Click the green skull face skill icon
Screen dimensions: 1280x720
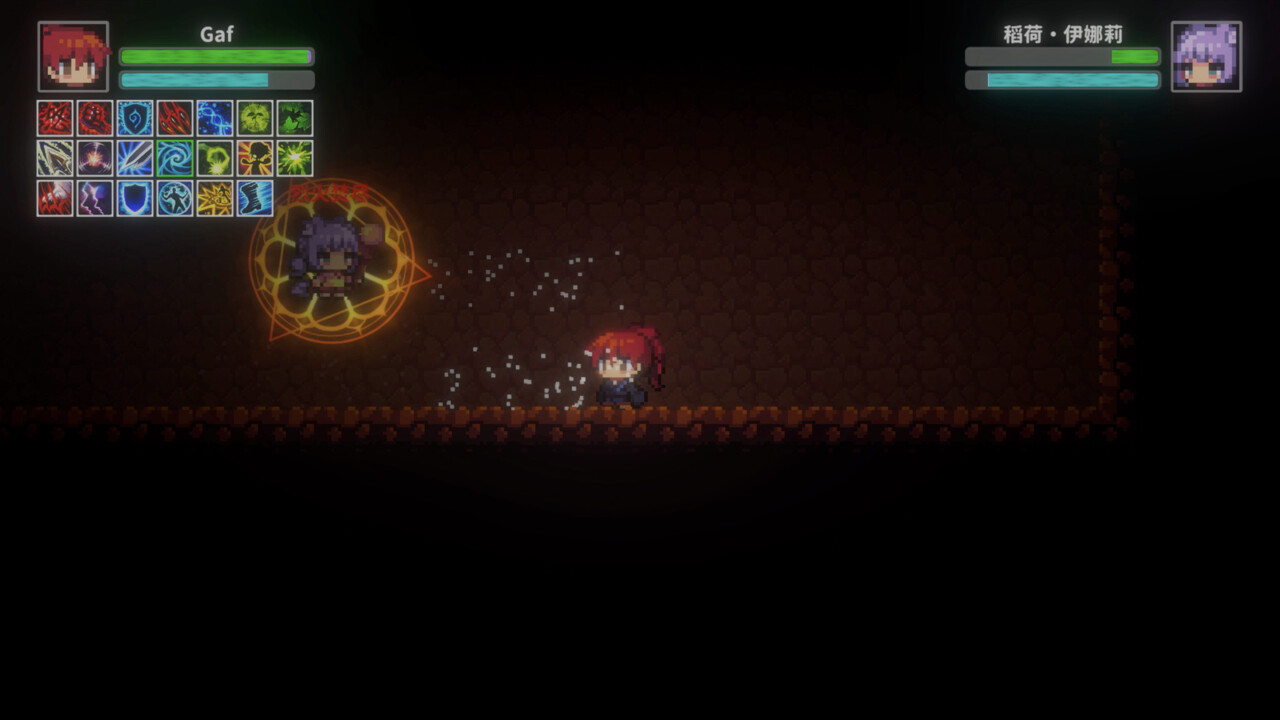click(x=255, y=118)
